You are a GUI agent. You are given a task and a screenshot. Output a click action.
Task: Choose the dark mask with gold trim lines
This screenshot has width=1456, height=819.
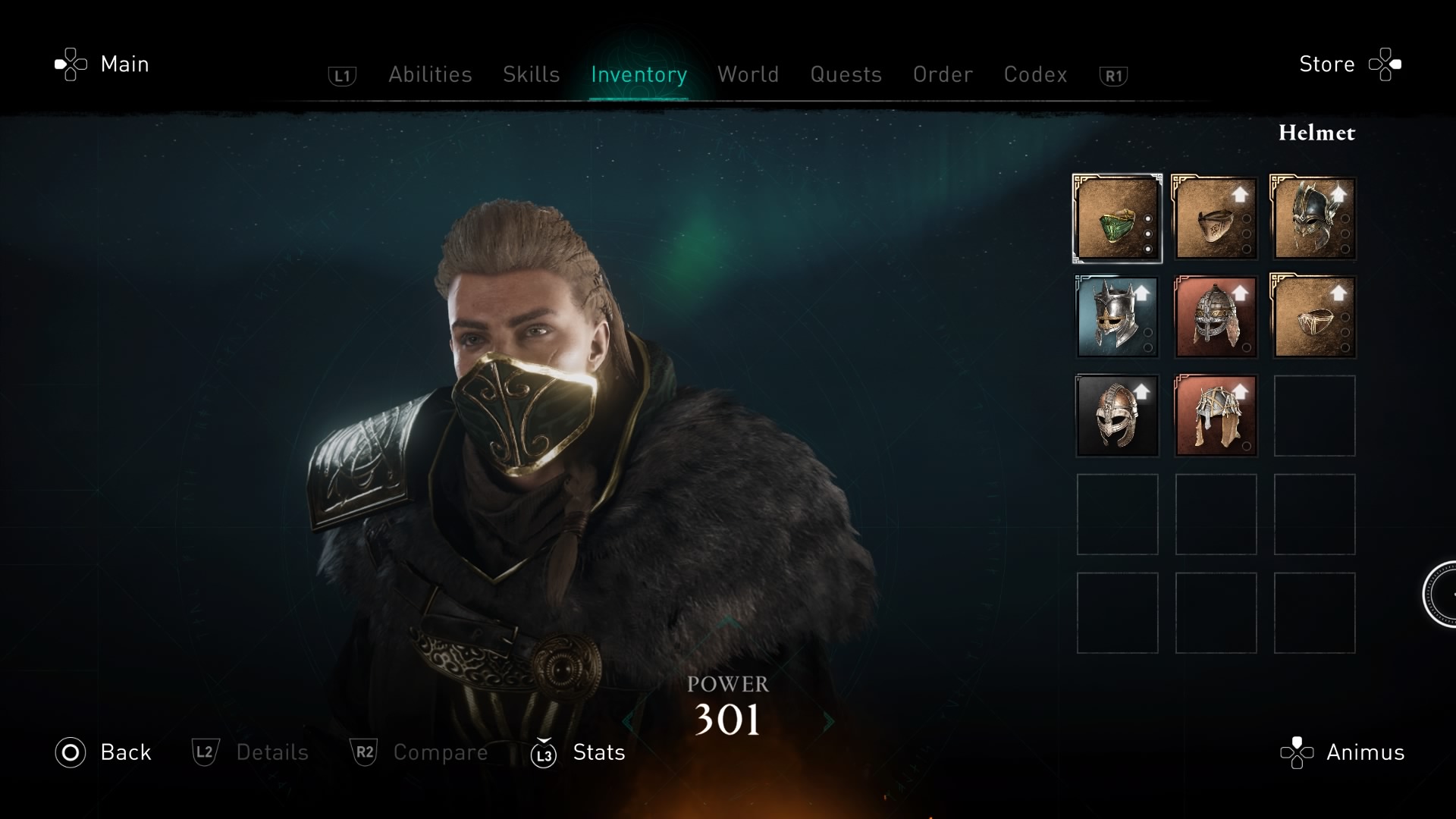tap(1314, 317)
